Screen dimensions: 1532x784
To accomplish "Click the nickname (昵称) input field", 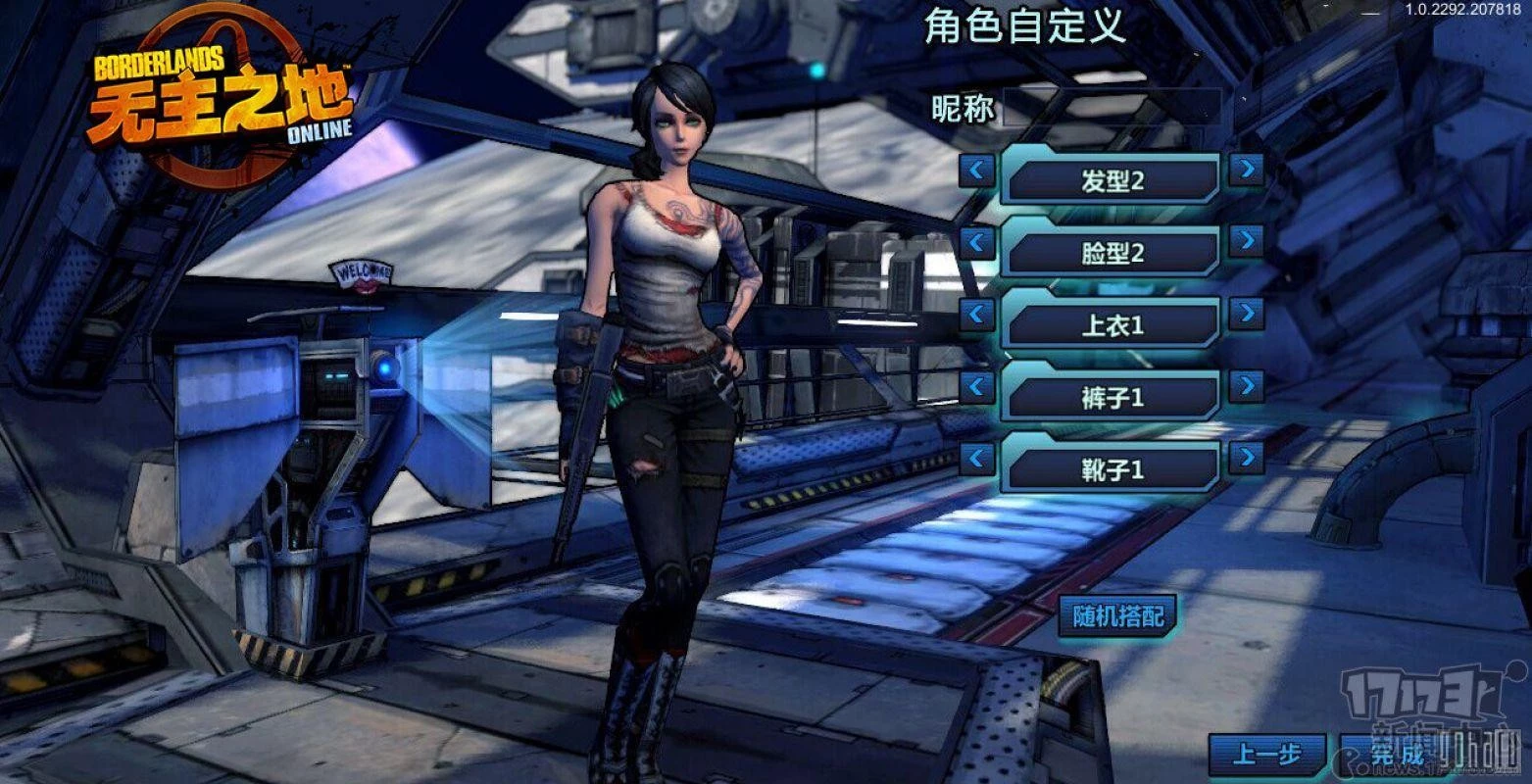I will pos(1112,107).
